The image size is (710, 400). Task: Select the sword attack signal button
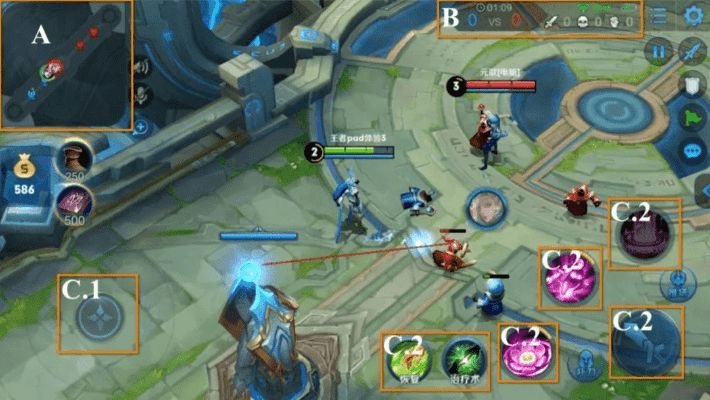coord(692,51)
